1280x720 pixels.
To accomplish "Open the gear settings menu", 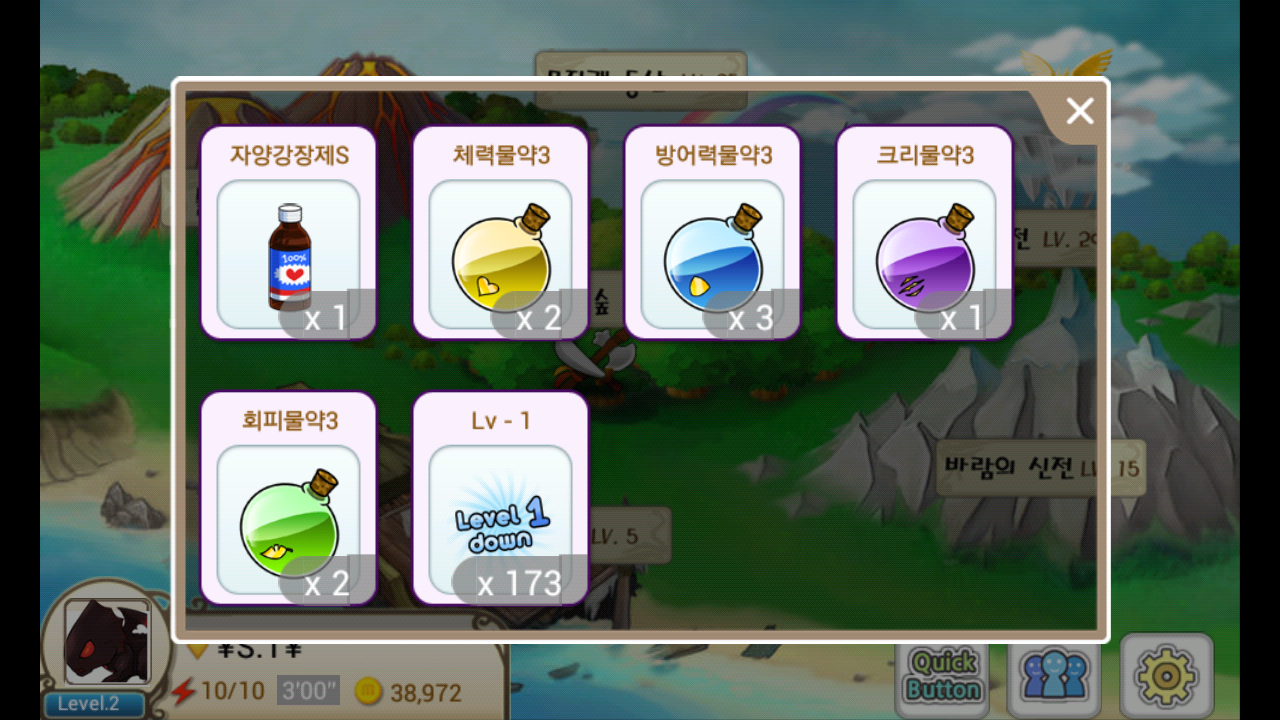I will click(1166, 676).
